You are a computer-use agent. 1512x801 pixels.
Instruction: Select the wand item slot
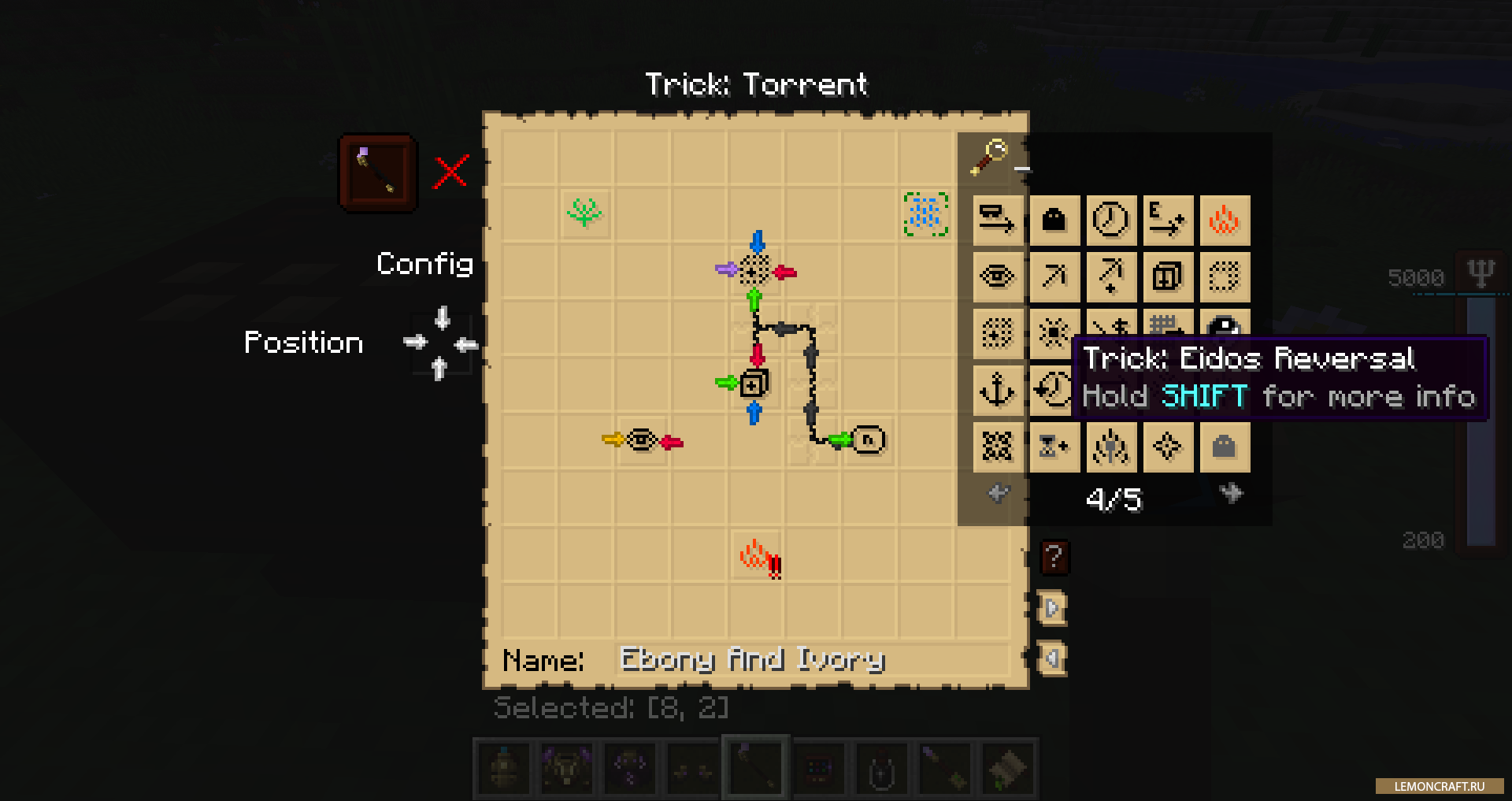378,173
